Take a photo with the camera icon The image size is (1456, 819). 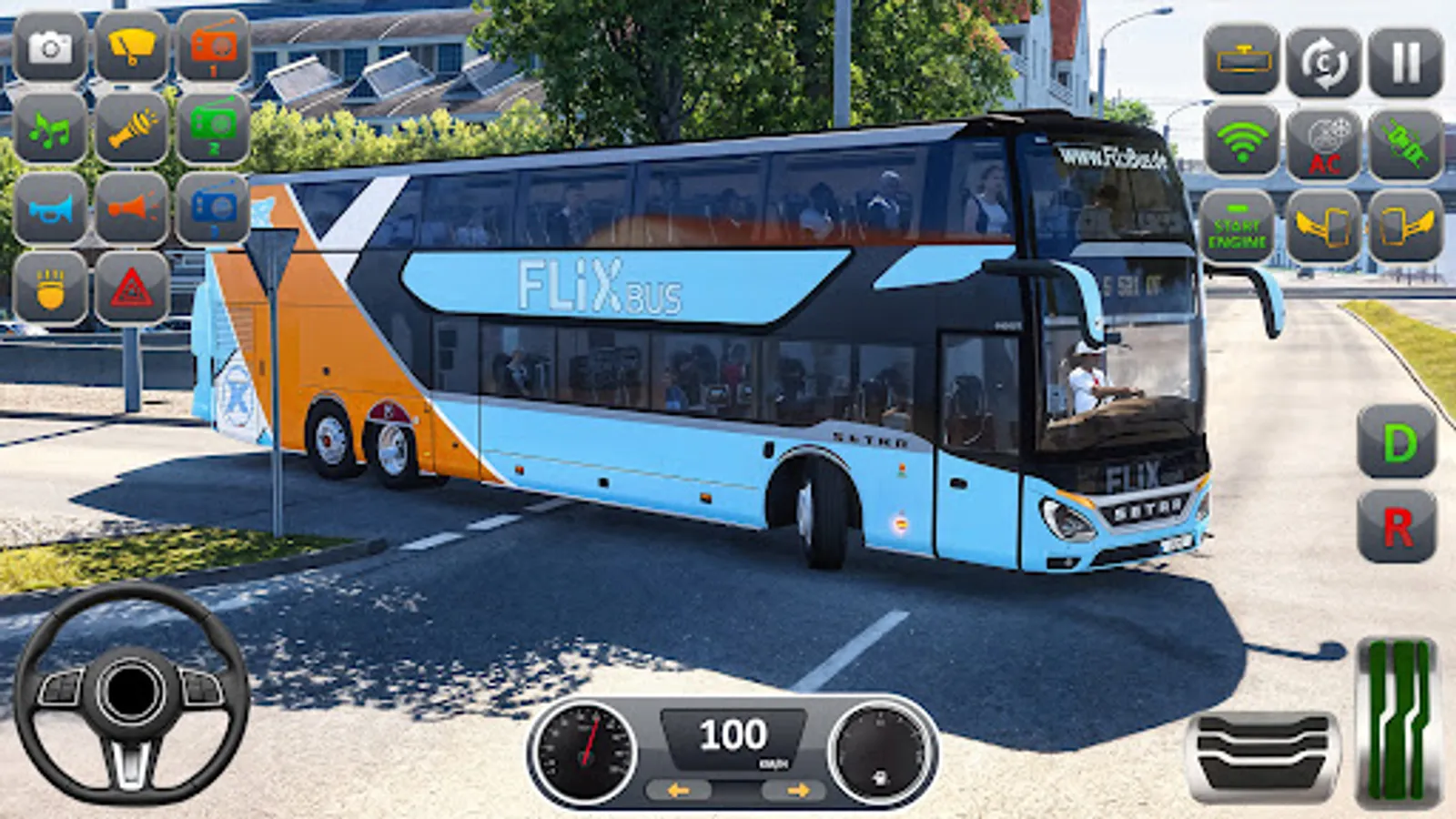coord(50,47)
